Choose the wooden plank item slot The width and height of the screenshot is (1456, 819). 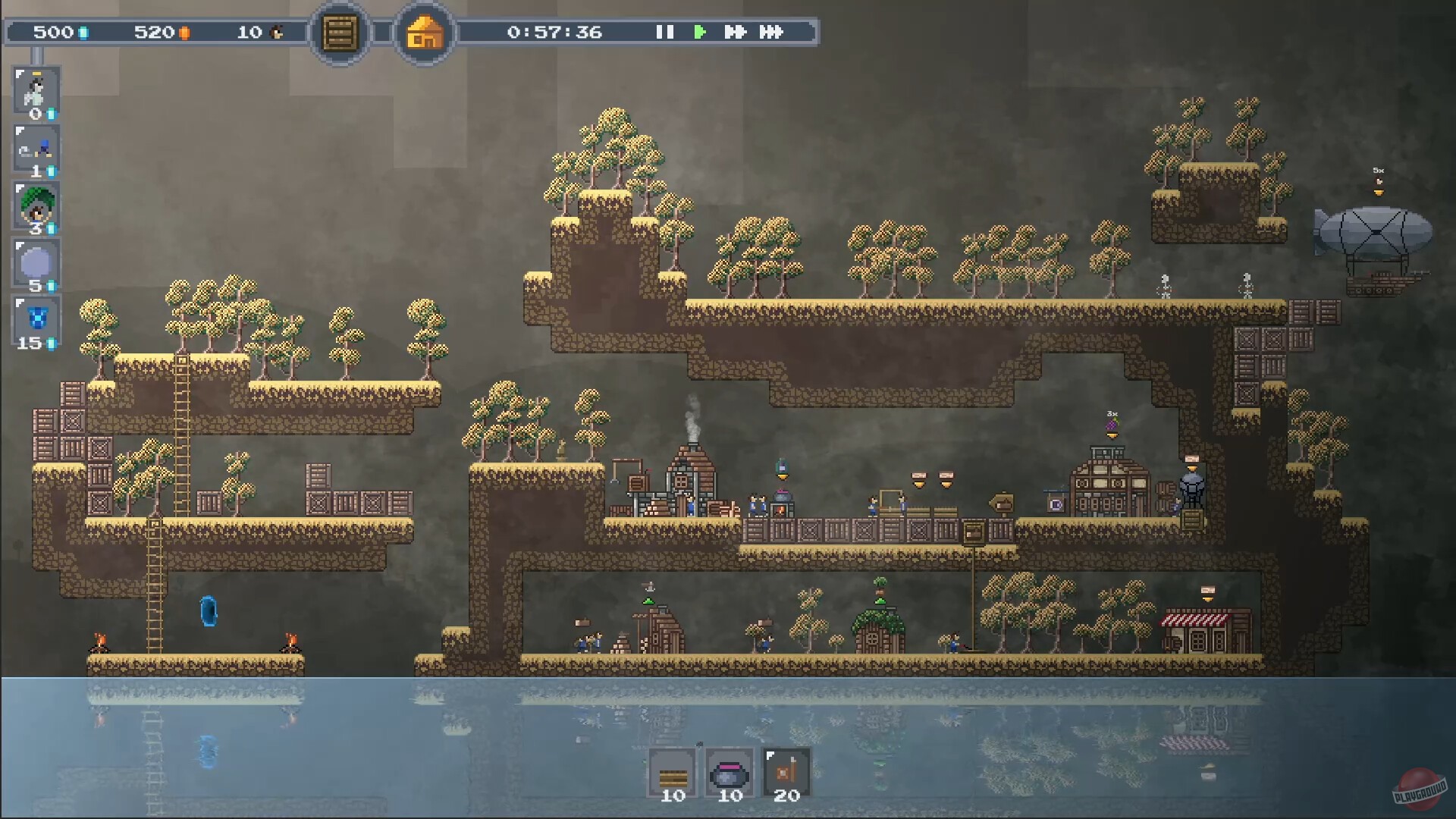click(x=673, y=773)
